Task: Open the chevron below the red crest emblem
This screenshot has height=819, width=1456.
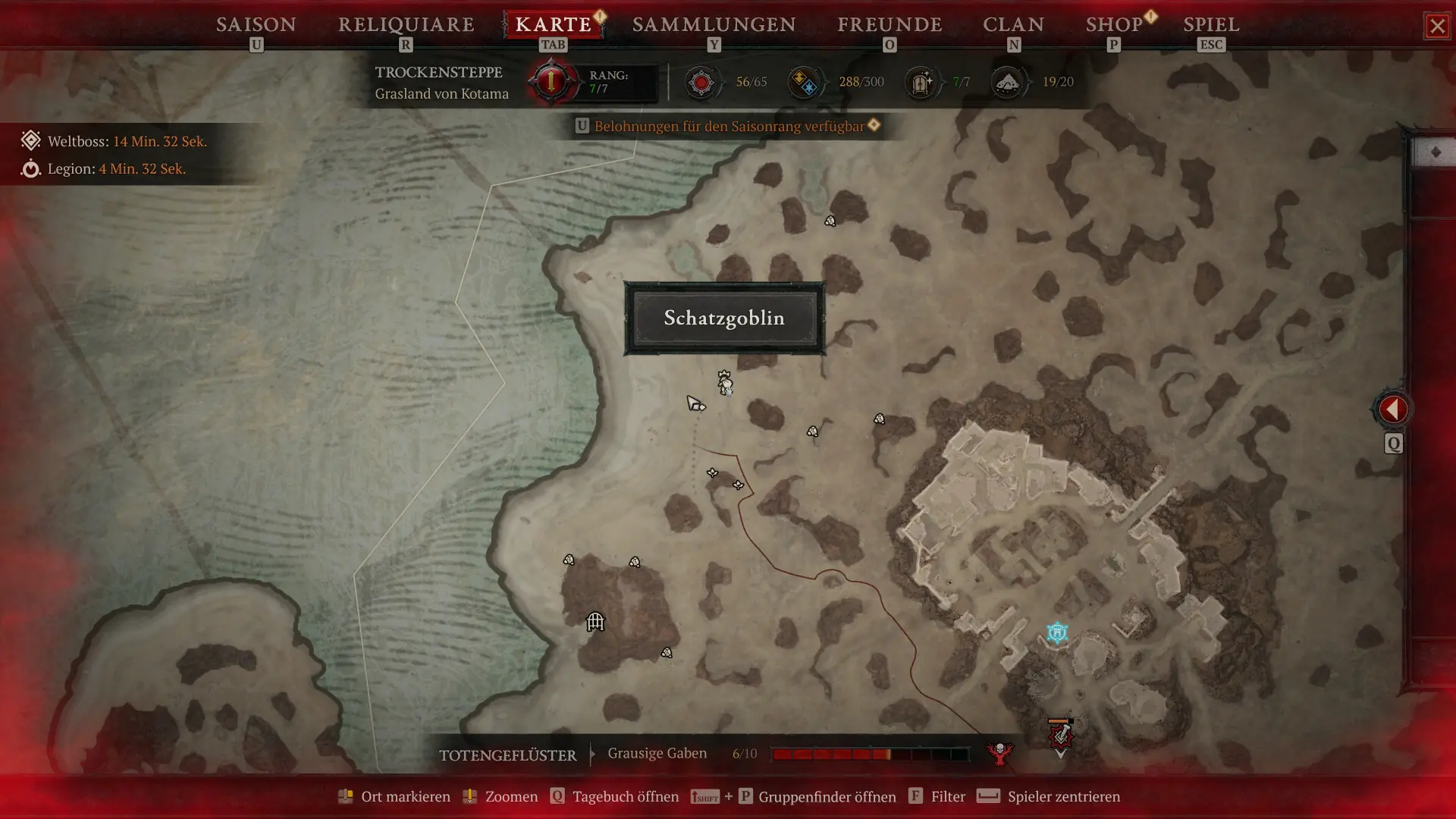Action: 1061,755
